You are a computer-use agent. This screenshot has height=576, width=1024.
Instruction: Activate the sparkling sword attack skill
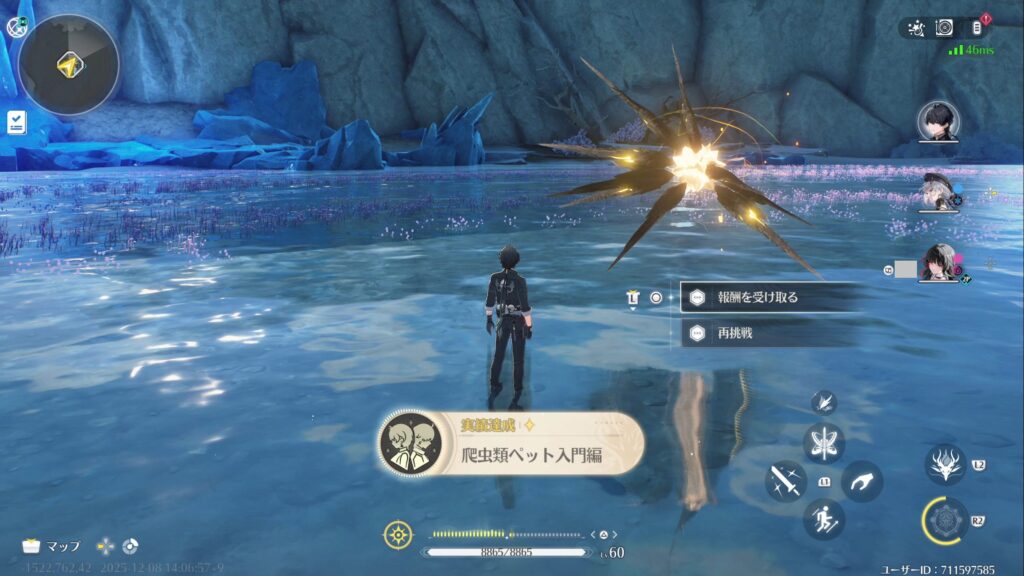click(x=786, y=481)
